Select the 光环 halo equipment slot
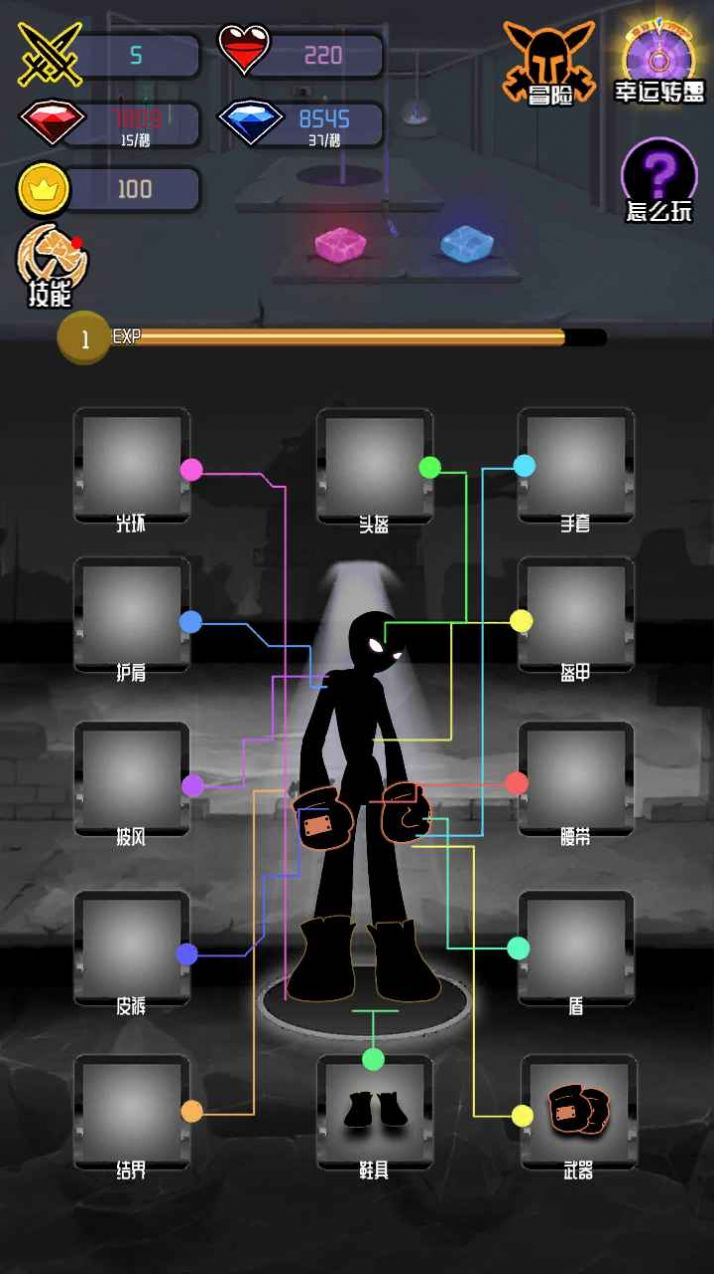Viewport: 714px width, 1274px height. [x=131, y=463]
